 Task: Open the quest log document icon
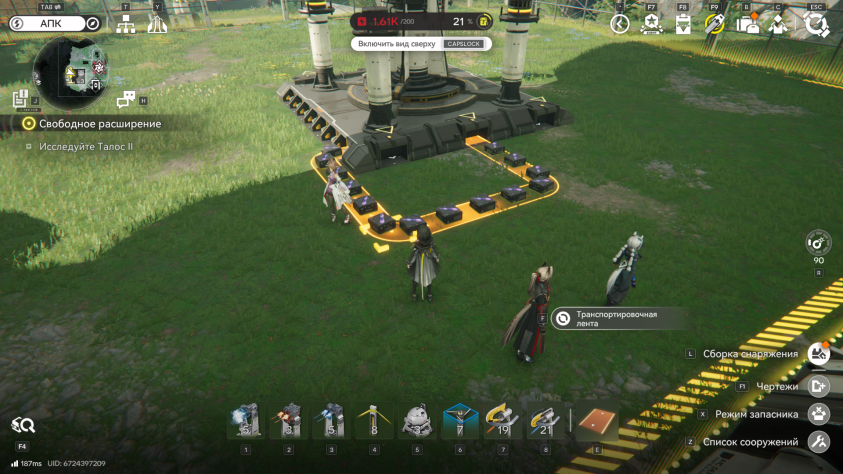[19, 99]
